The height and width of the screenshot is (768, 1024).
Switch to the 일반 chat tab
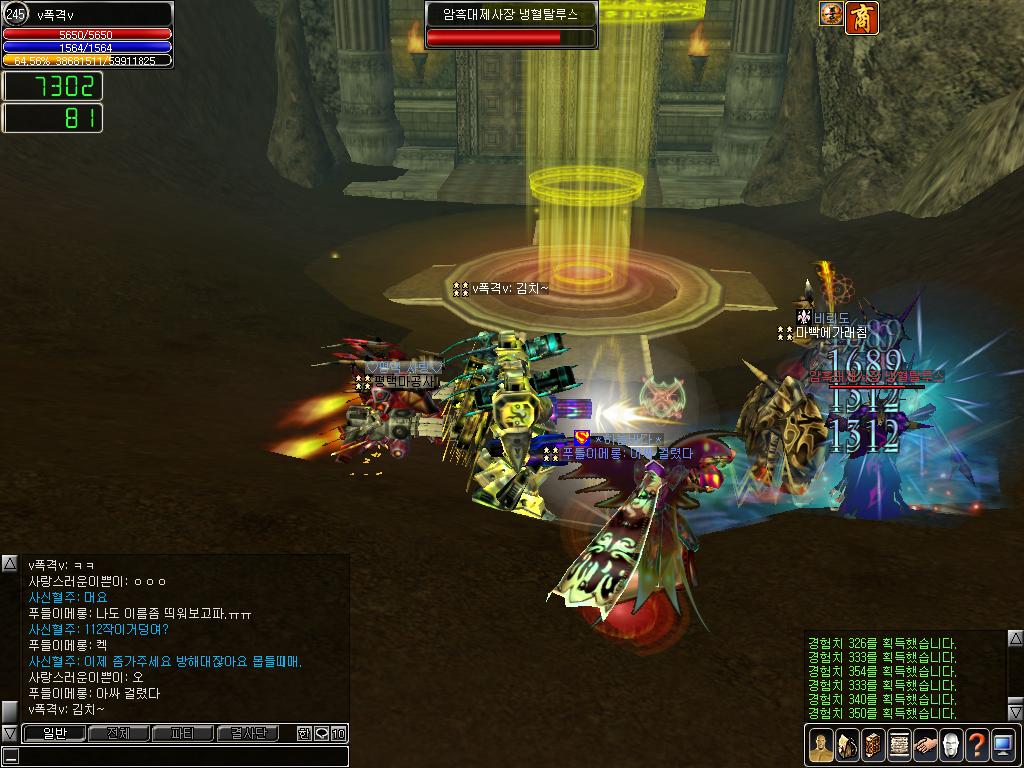[54, 734]
